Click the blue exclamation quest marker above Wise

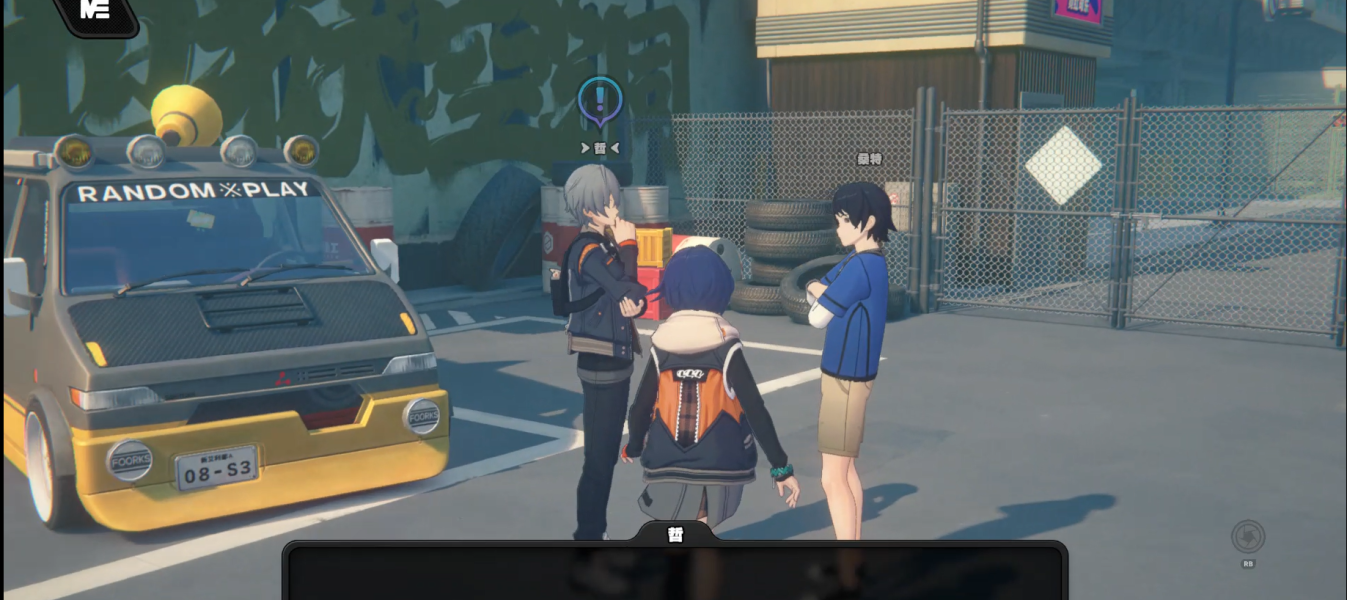[x=600, y=101]
